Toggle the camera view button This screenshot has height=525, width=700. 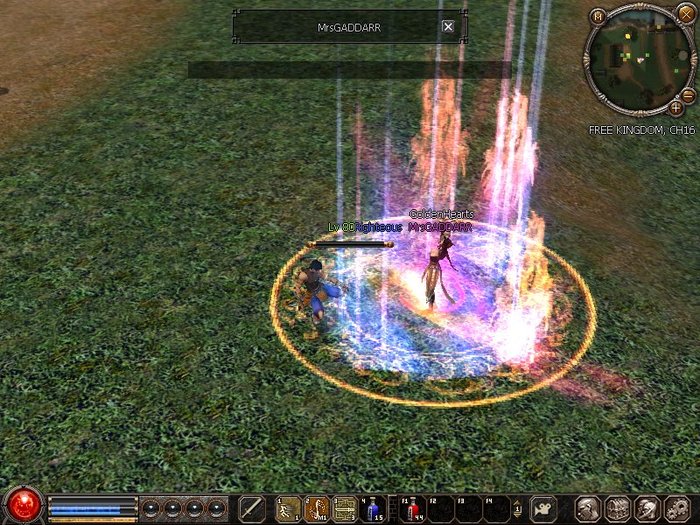544,508
